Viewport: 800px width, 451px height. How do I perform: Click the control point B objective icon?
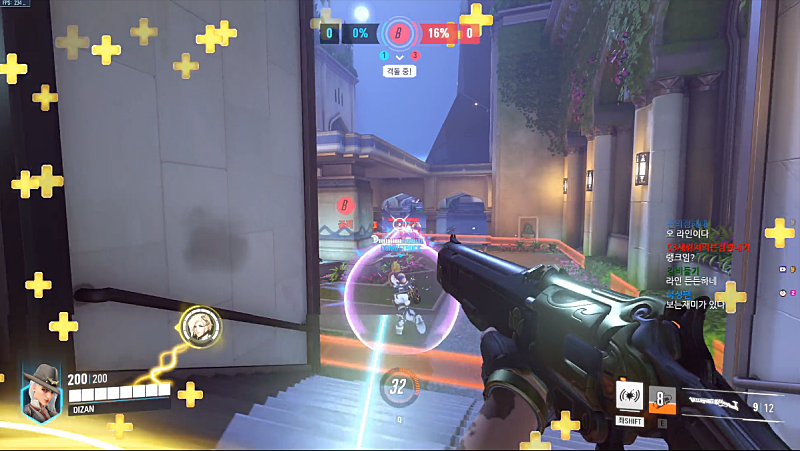click(x=400, y=32)
